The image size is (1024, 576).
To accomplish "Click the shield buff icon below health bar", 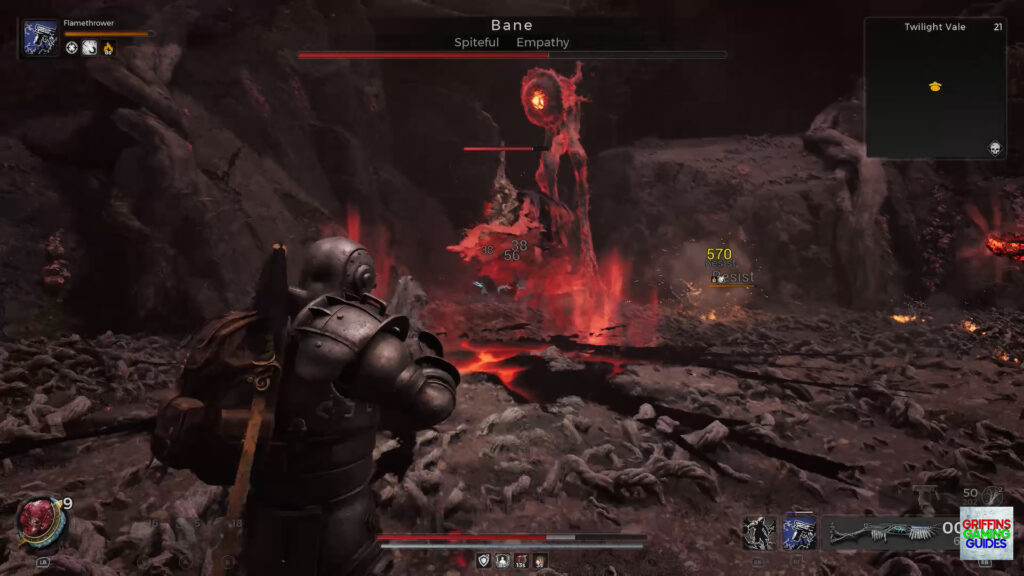I will pyautogui.click(x=484, y=561).
